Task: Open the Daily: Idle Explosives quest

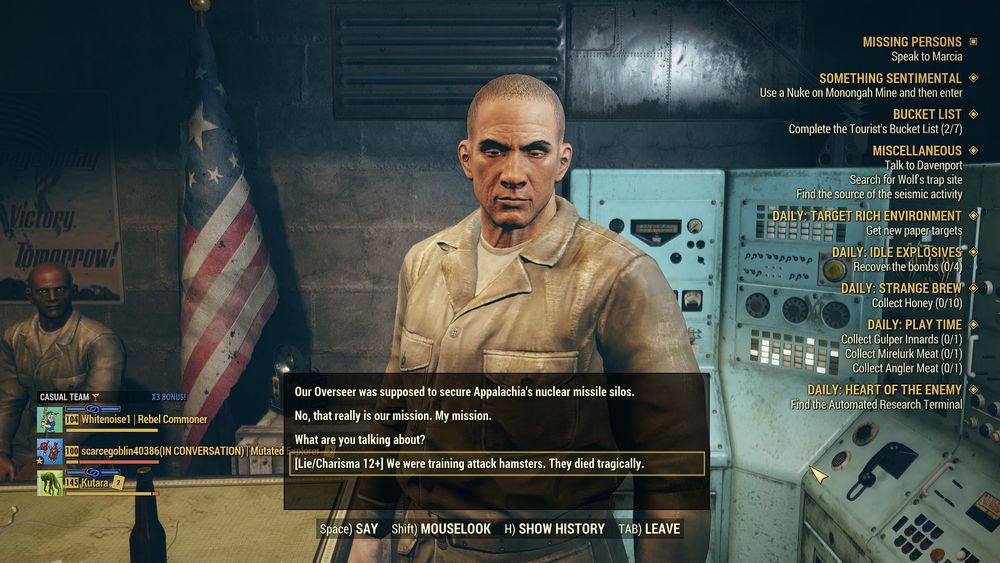Action: [x=897, y=253]
